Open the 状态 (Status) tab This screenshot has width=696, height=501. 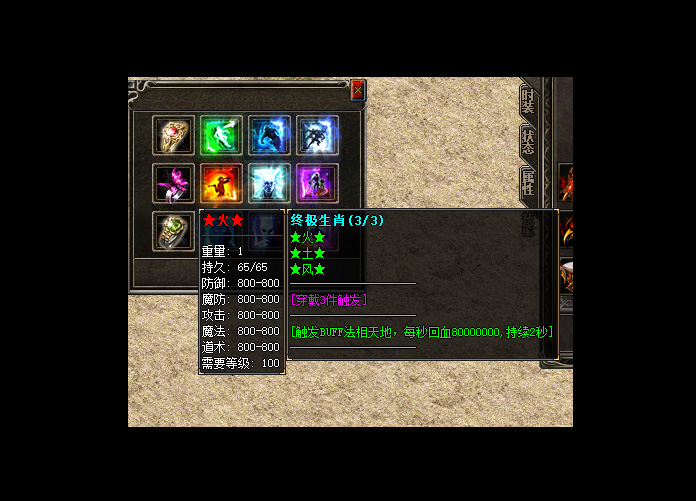528,142
